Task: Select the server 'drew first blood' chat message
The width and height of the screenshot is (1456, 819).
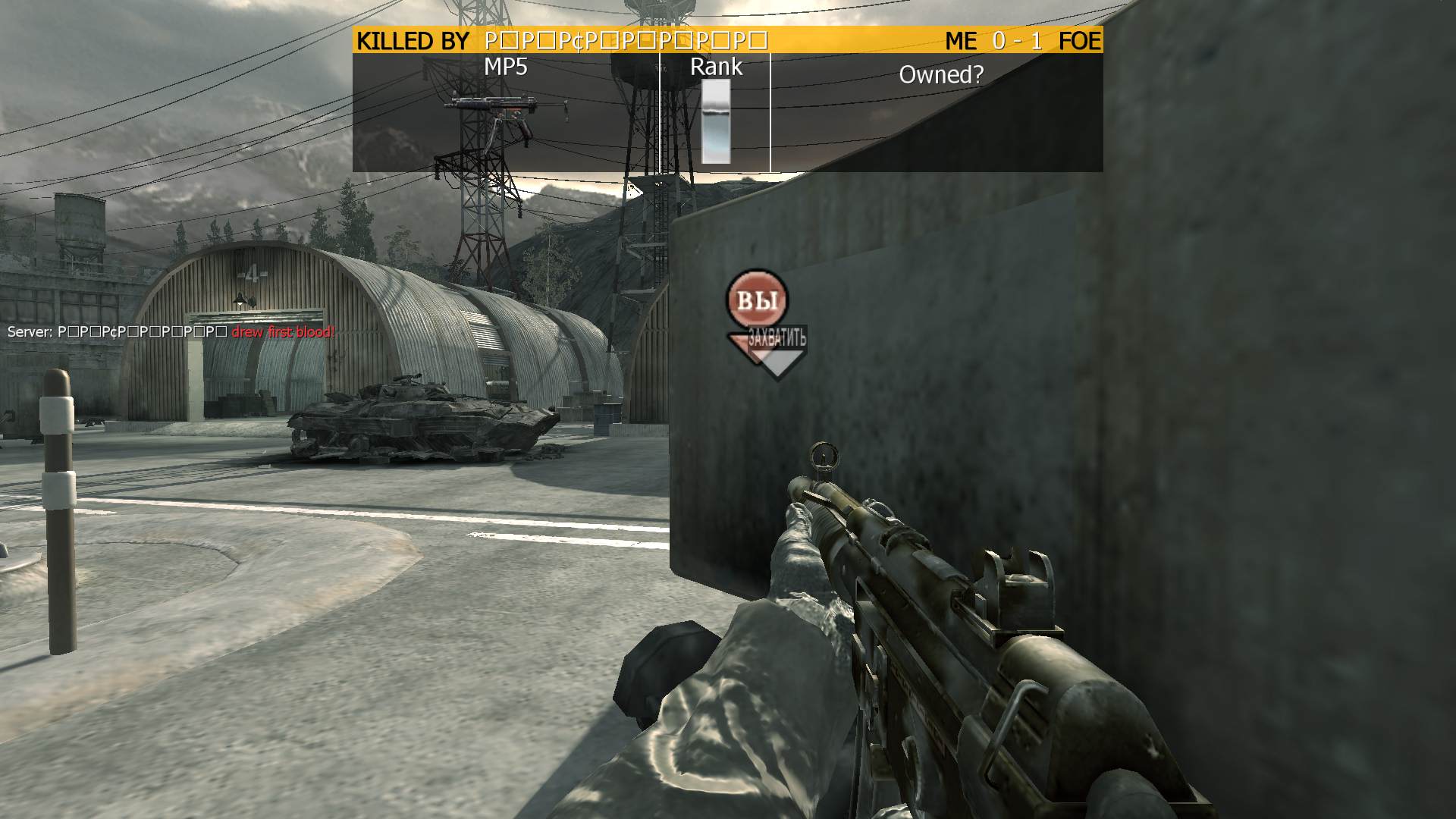Action: point(171,332)
